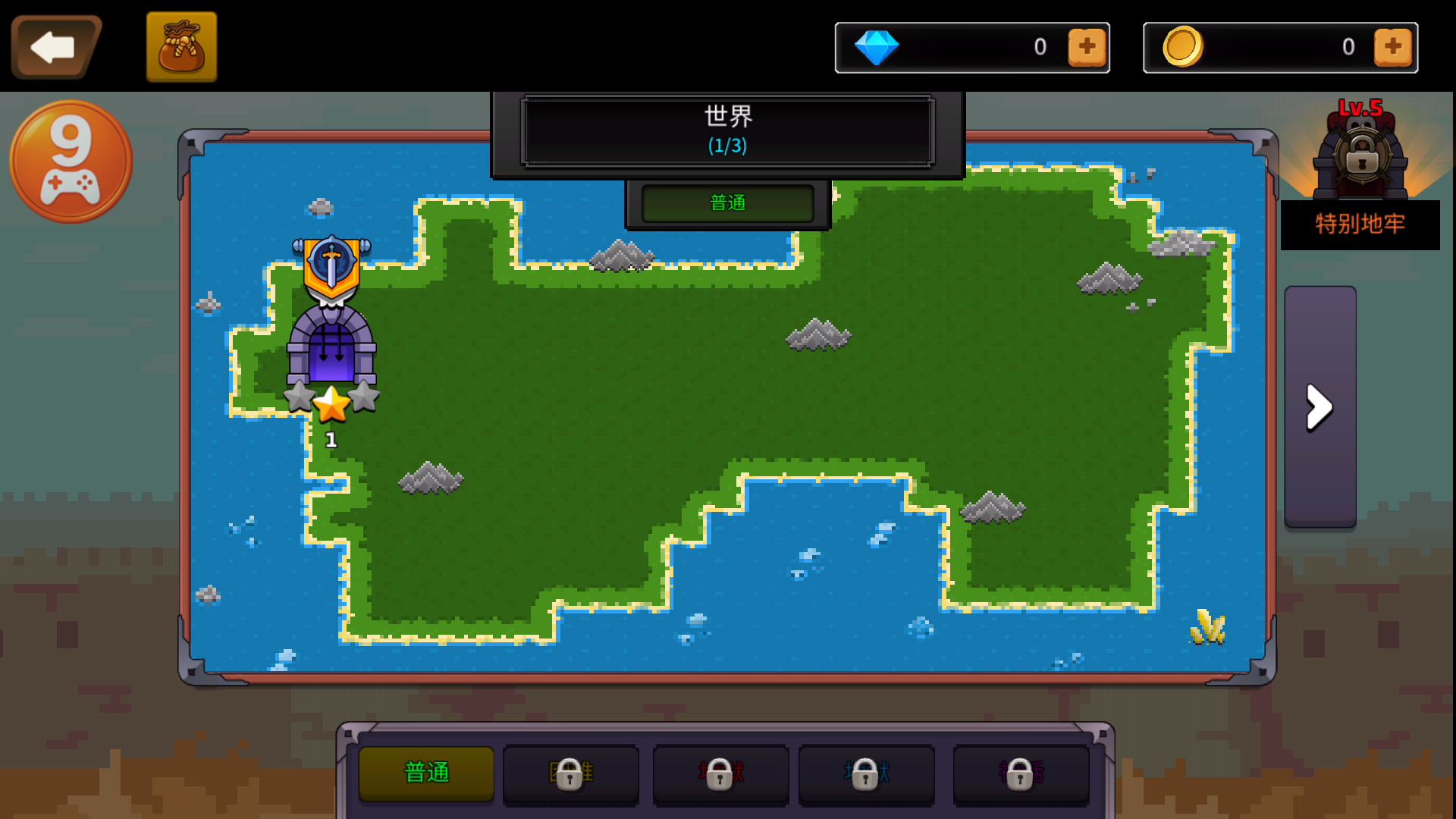The width and height of the screenshot is (1456, 819).
Task: Select the locked blue difficulty tab
Action: point(866,773)
